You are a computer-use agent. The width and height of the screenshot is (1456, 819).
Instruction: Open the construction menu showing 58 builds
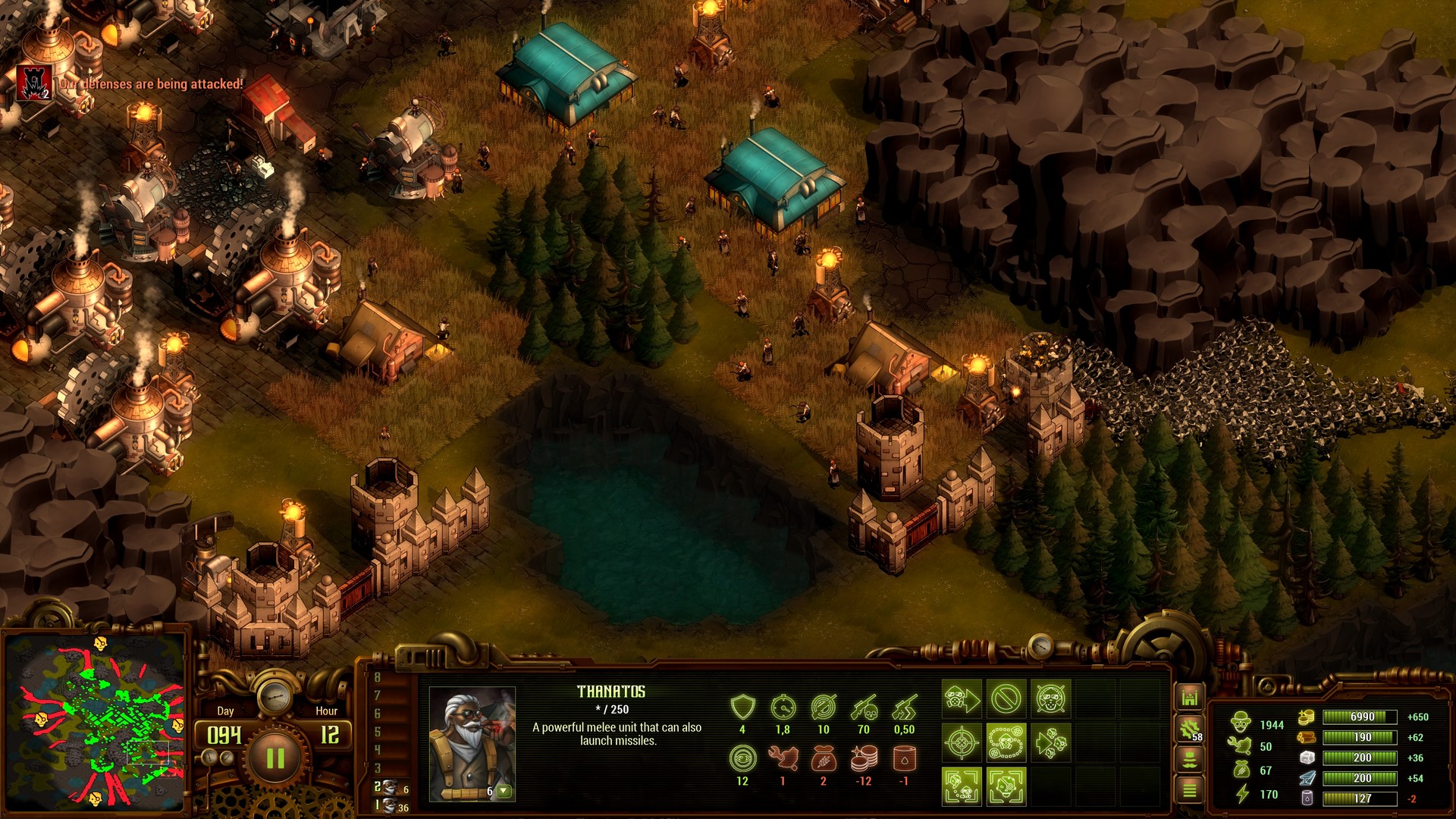pos(1189,728)
